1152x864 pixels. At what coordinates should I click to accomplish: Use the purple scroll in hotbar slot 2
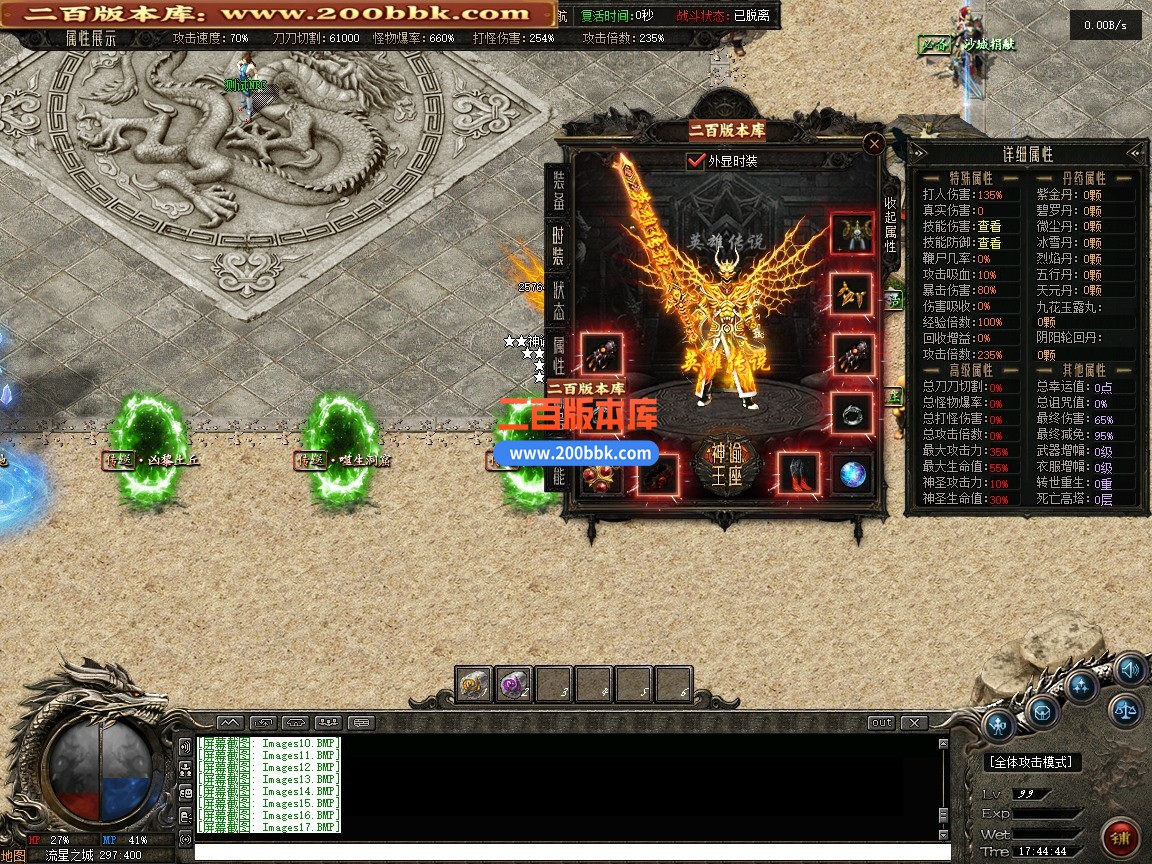[514, 685]
